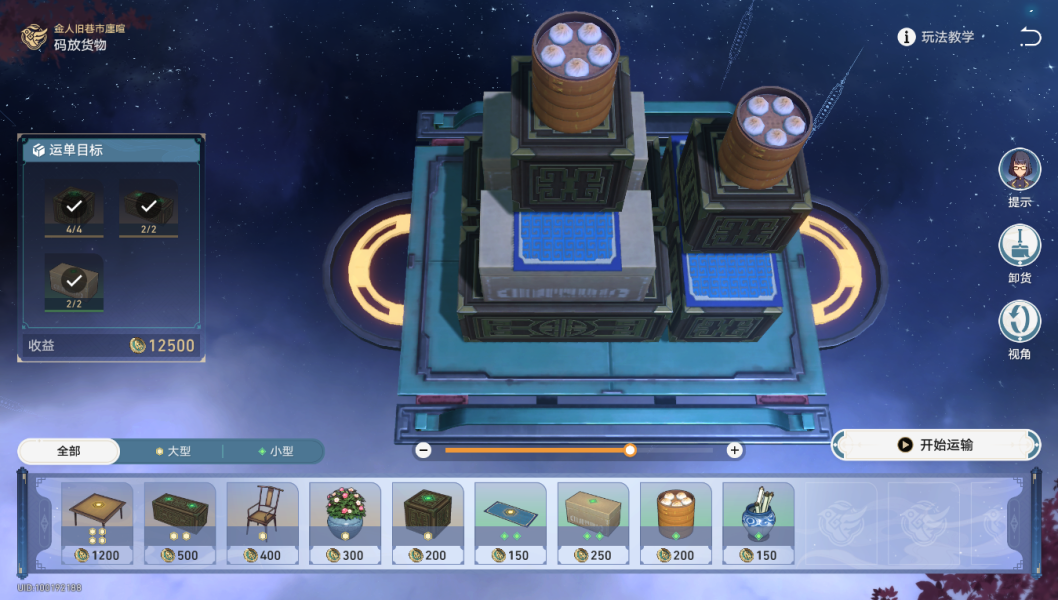Viewport: 1058px width, 600px height.
Task: Zoom out with the minus button
Action: 423,450
